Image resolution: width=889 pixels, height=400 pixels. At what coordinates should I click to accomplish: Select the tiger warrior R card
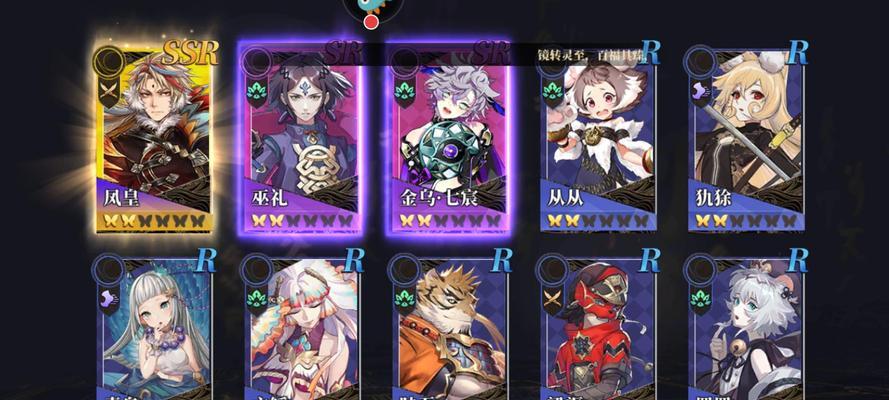point(450,330)
